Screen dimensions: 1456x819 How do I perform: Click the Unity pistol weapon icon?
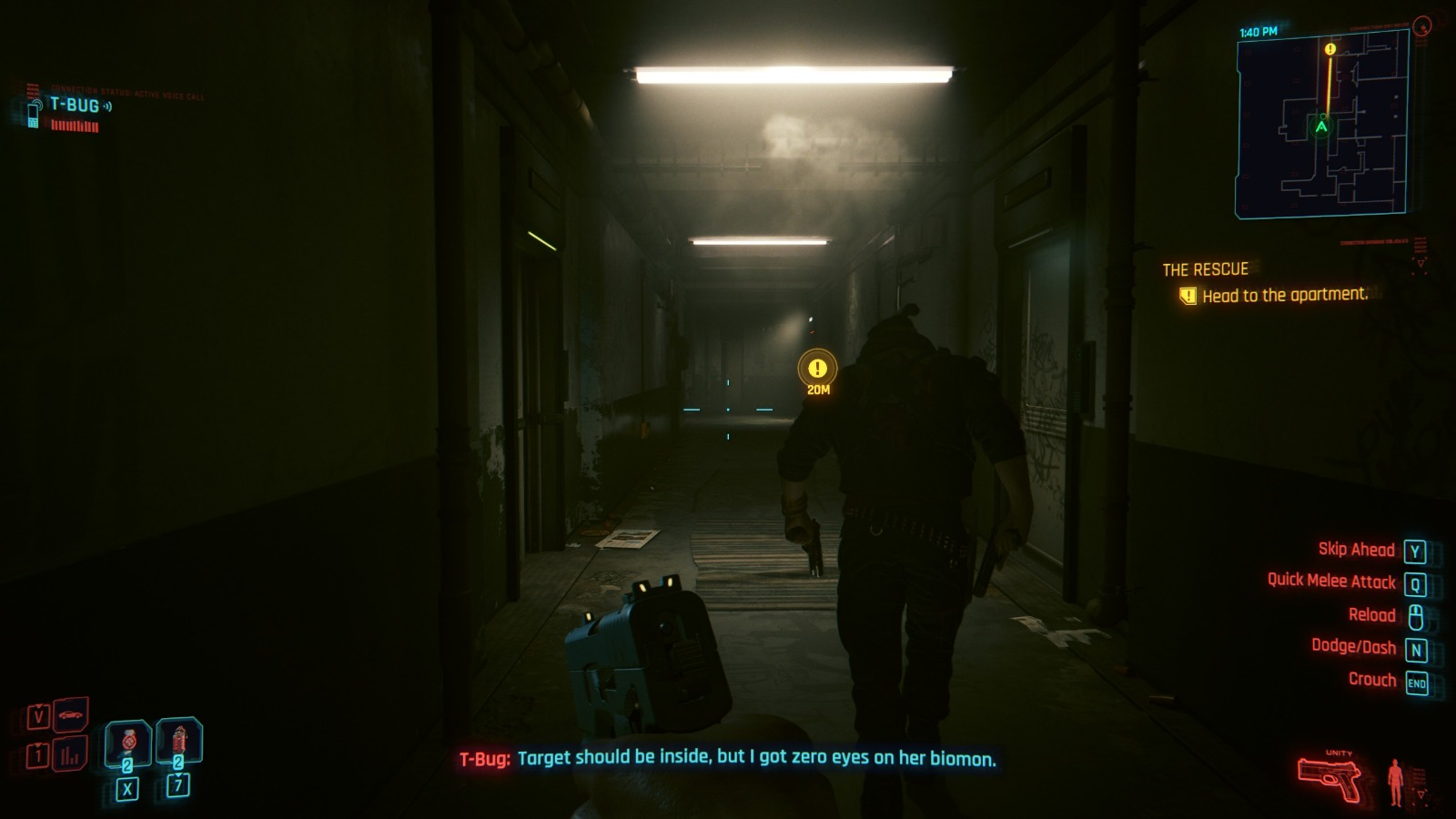coord(1330,778)
